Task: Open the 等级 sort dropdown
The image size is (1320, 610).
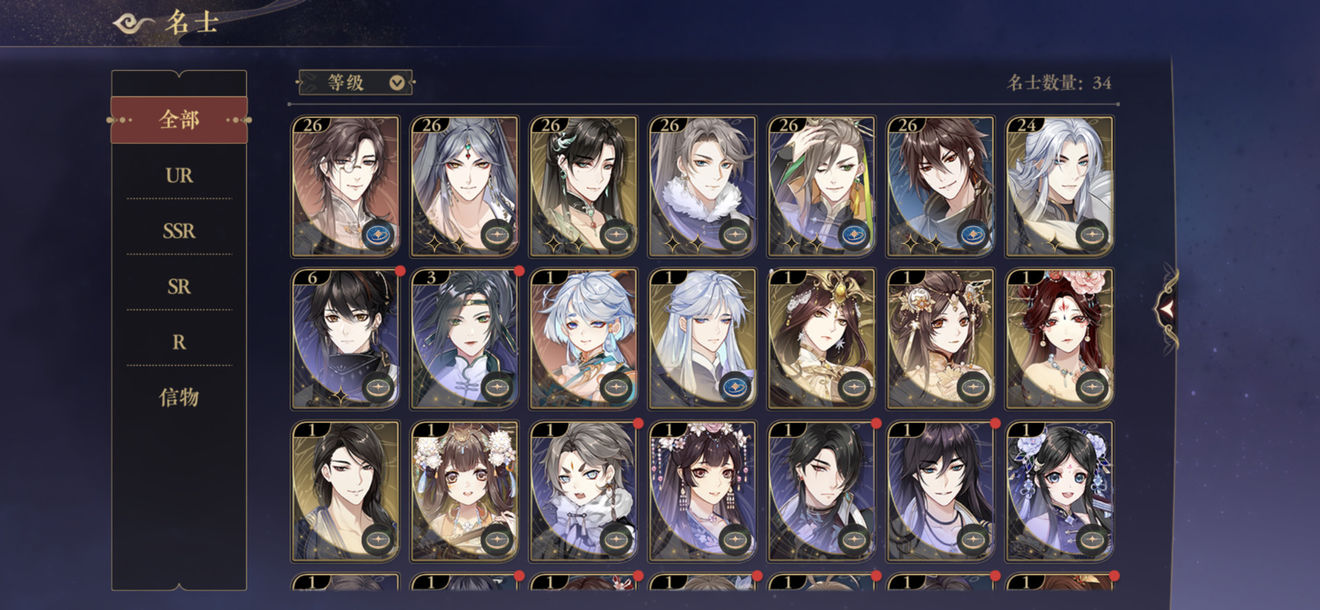Action: (356, 83)
